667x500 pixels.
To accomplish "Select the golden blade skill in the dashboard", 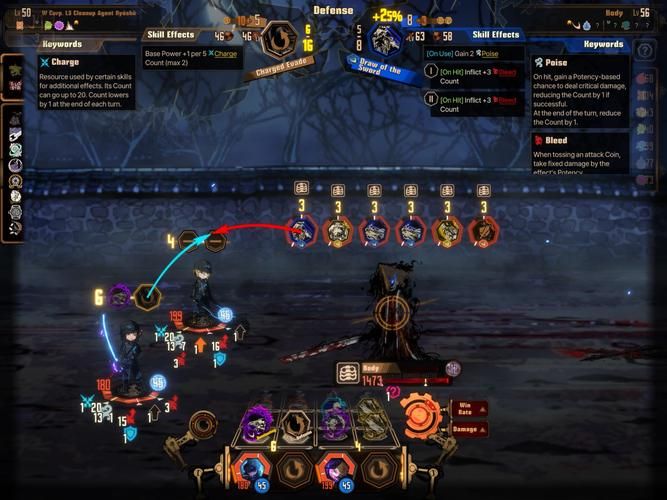I will (x=373, y=420).
